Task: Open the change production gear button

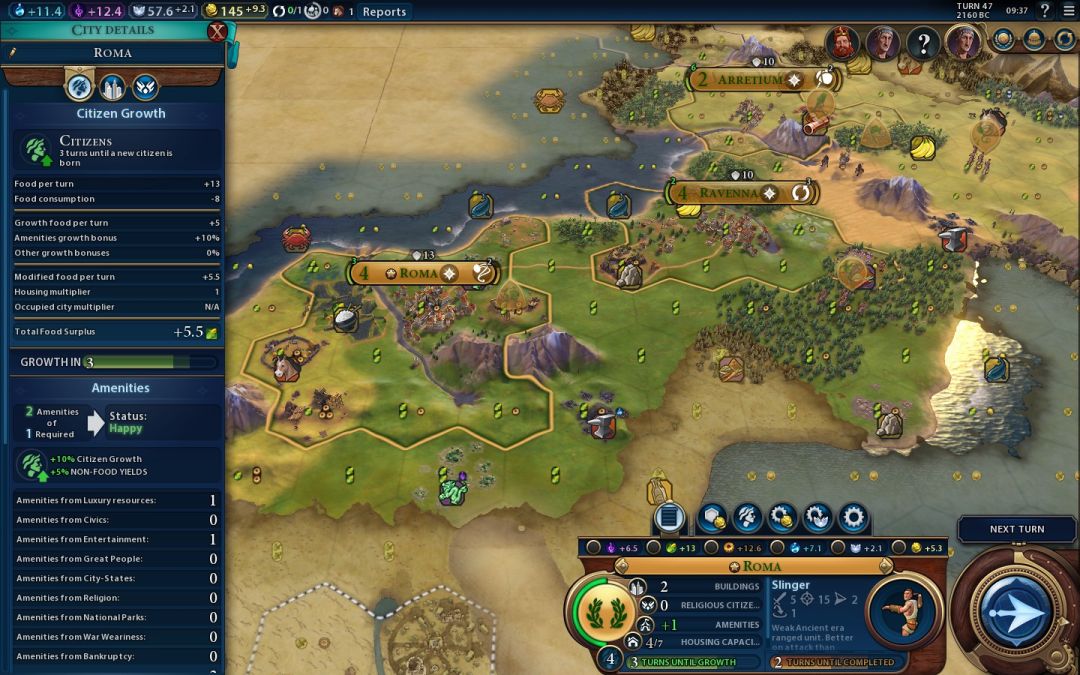Action: (853, 517)
